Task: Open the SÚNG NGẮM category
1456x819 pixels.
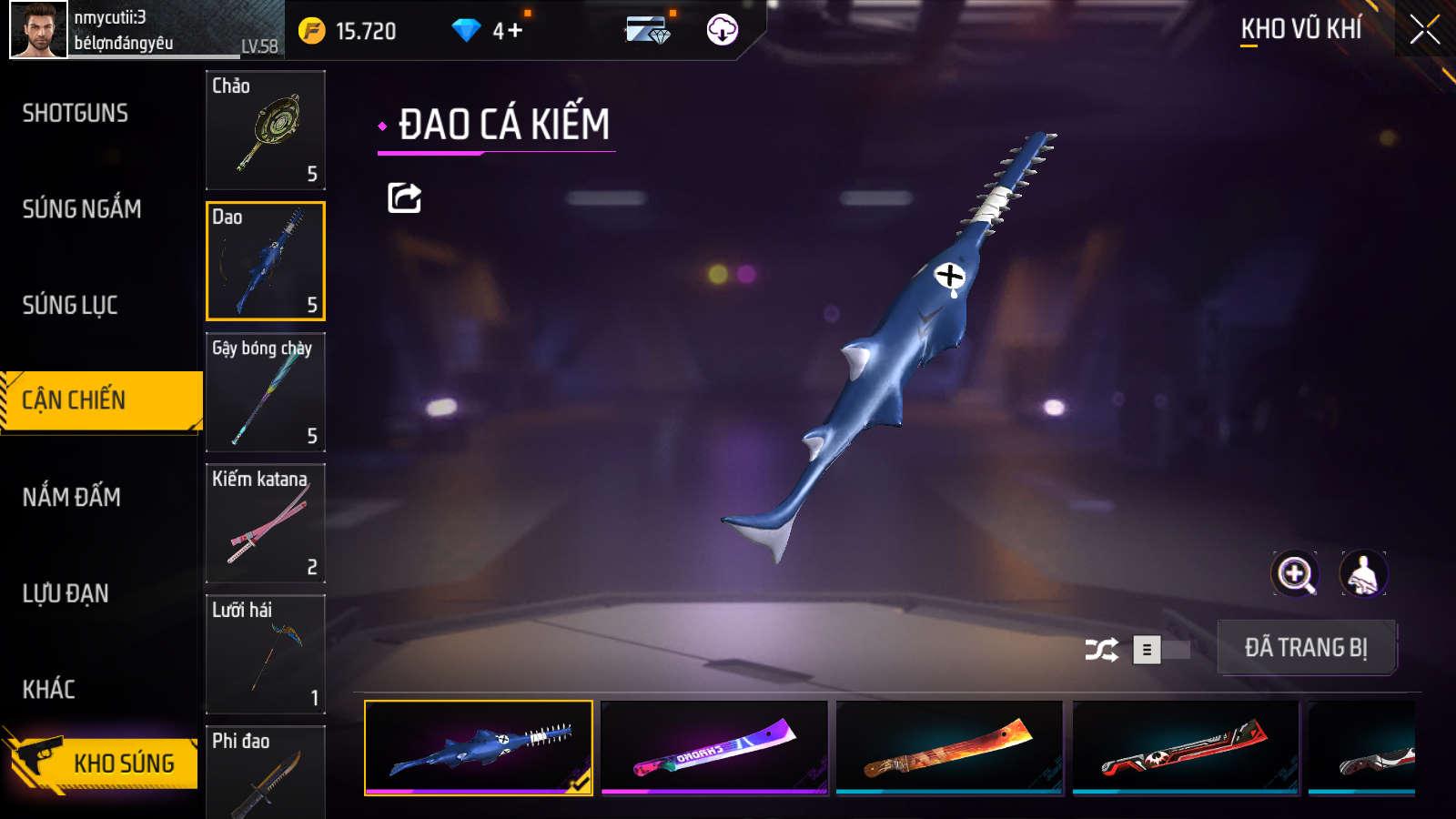Action: pos(82,209)
